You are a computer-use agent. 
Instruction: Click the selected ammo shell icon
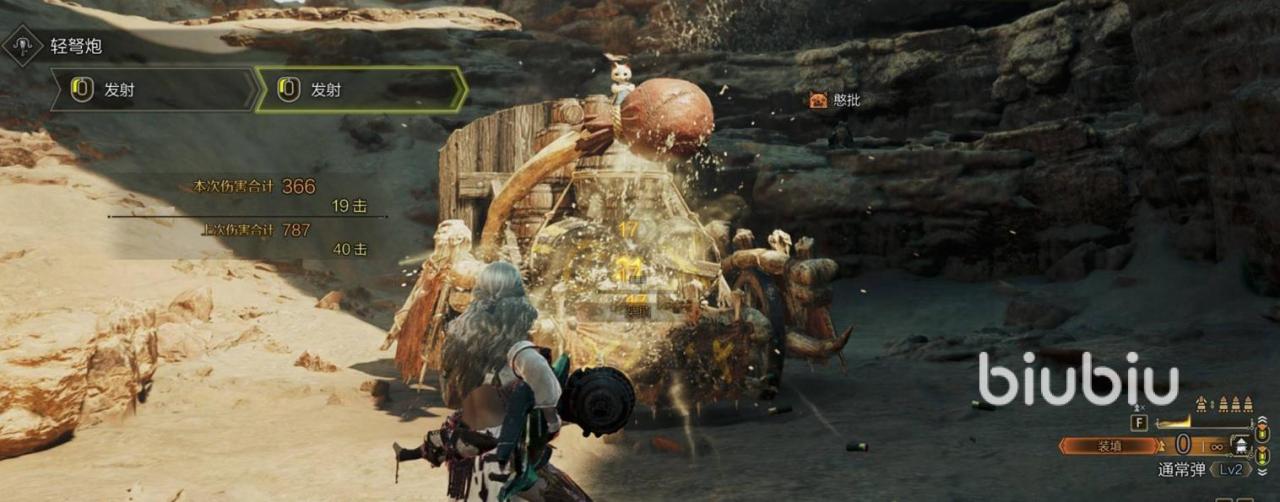click(x=1243, y=447)
